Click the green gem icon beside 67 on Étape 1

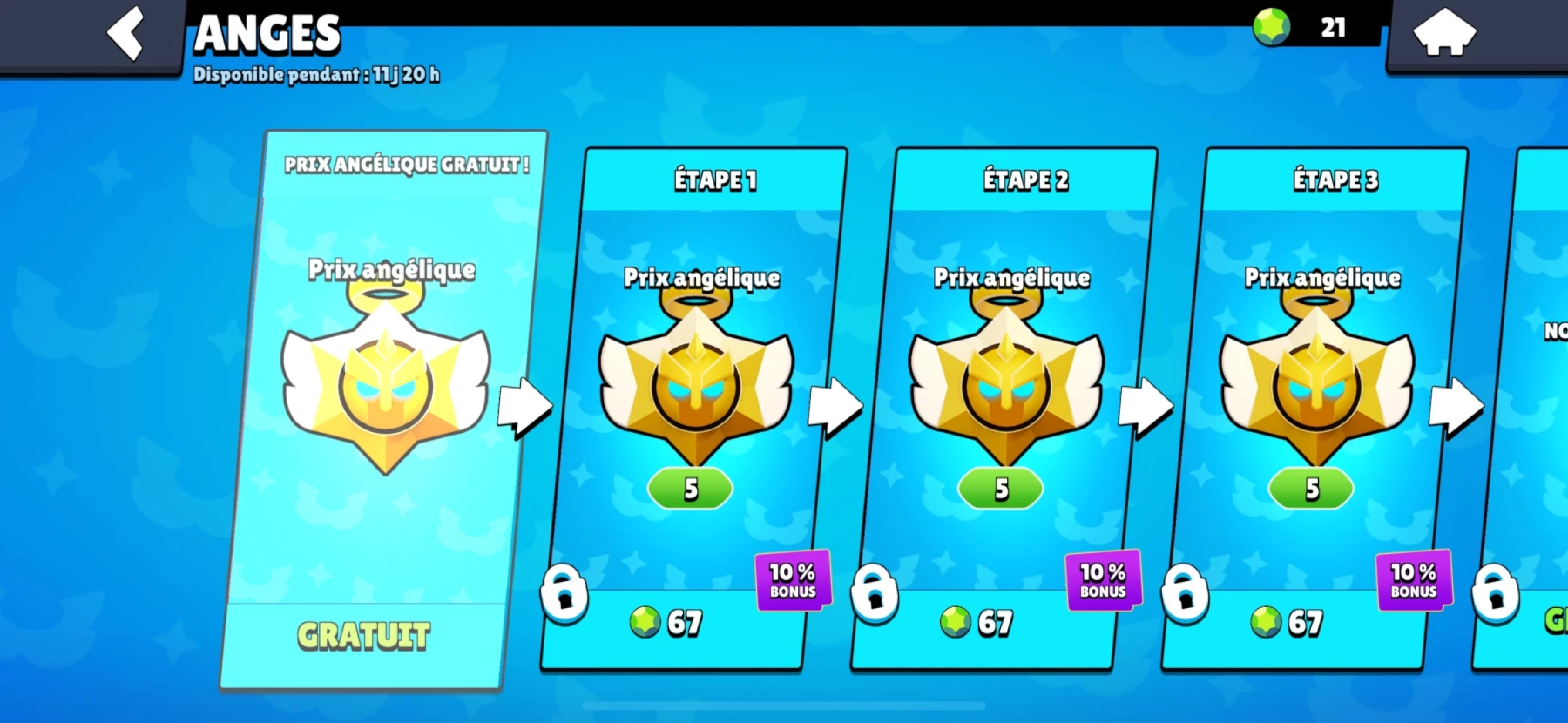coord(644,621)
